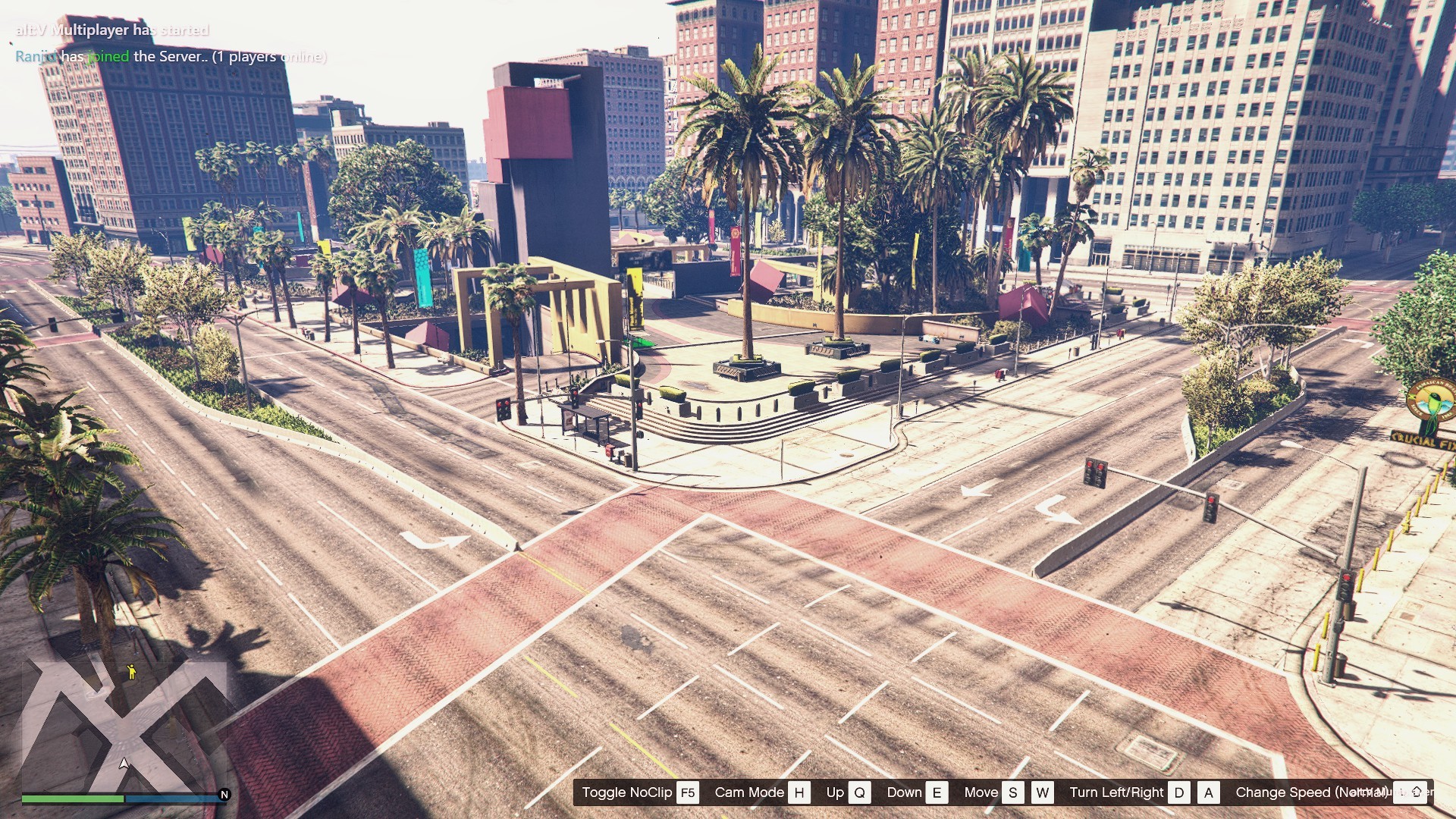1456x819 pixels.
Task: Click the minimap in the corner
Action: point(124,724)
